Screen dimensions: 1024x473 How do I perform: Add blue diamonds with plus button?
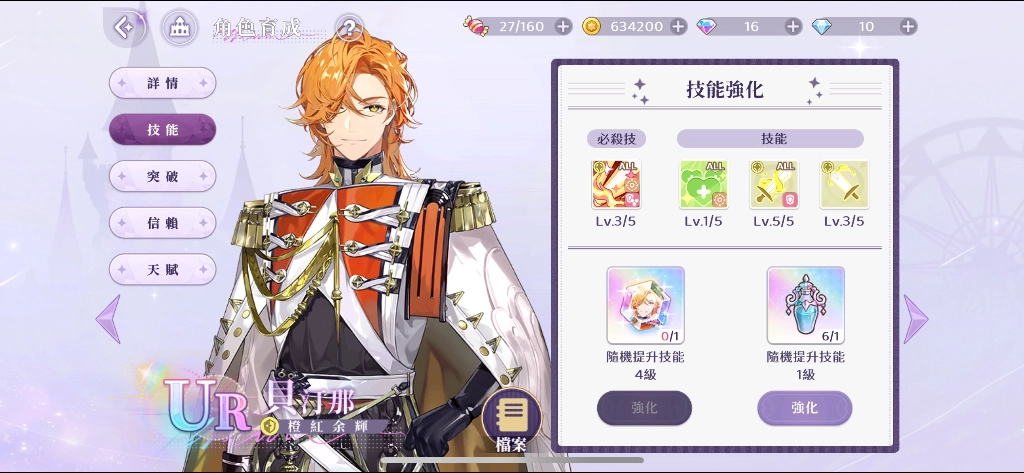(908, 26)
